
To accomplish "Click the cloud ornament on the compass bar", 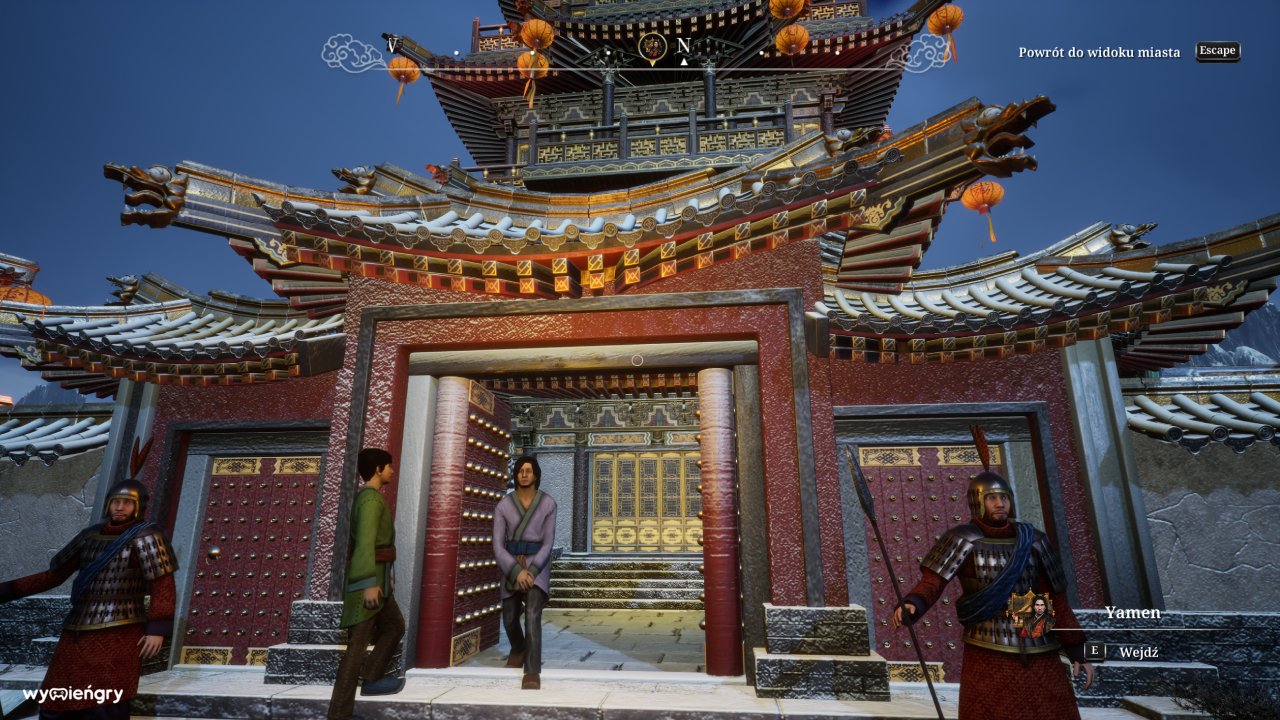I will coord(349,51).
